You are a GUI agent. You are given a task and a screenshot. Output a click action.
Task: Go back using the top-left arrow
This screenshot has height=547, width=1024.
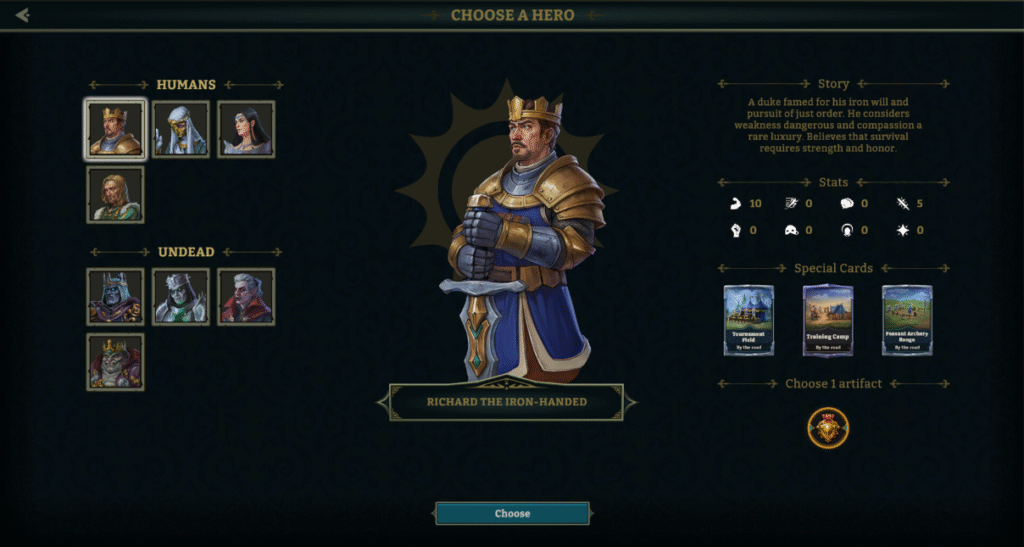pyautogui.click(x=22, y=15)
